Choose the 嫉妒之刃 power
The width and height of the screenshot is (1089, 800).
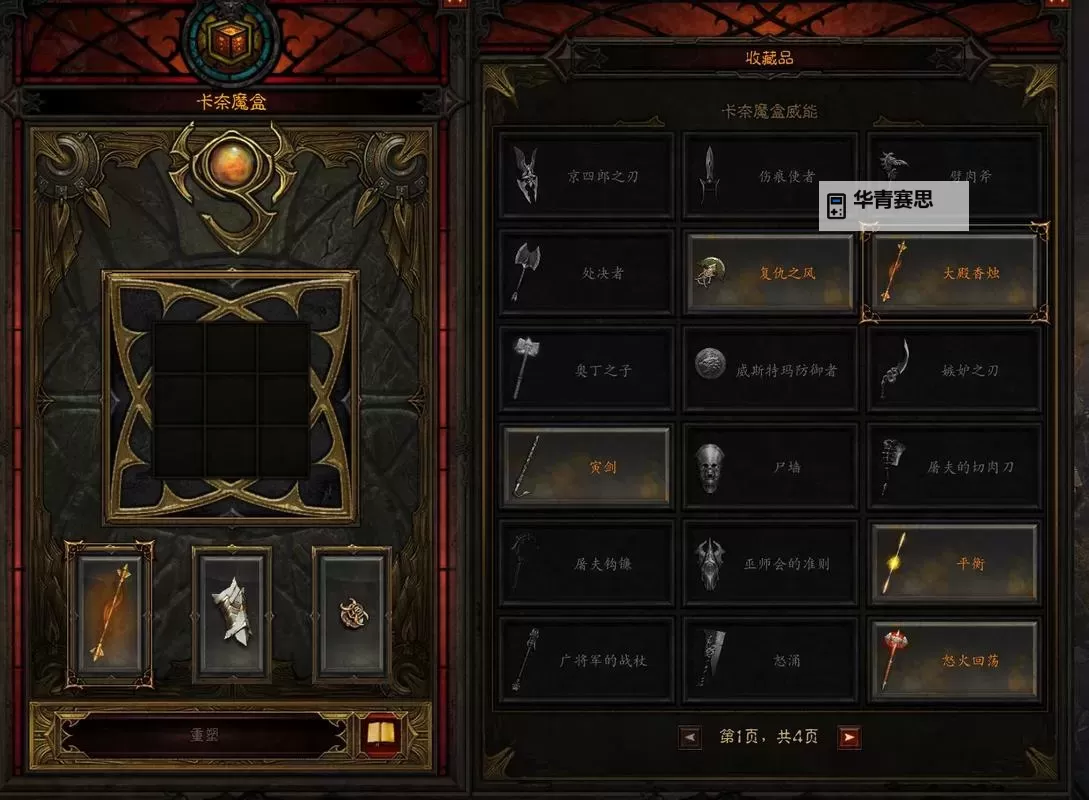click(x=954, y=370)
